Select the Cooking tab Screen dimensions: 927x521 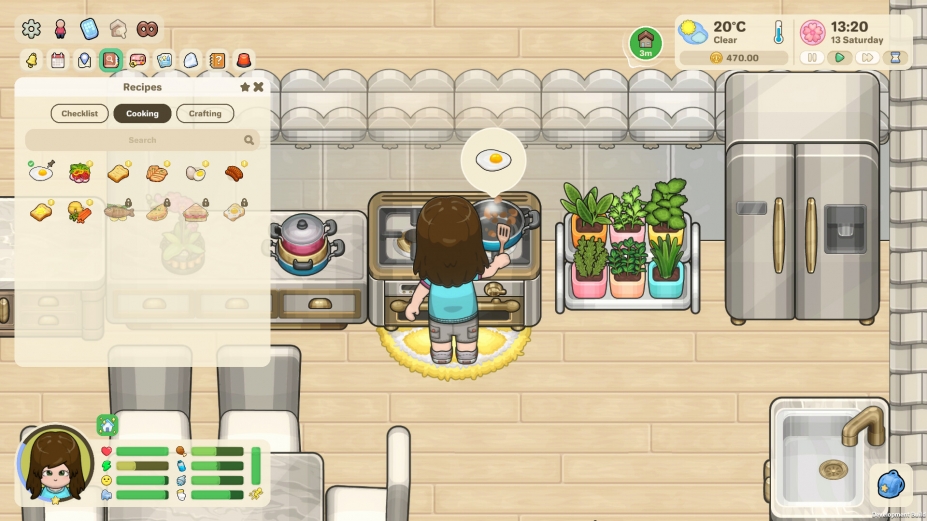click(x=142, y=114)
